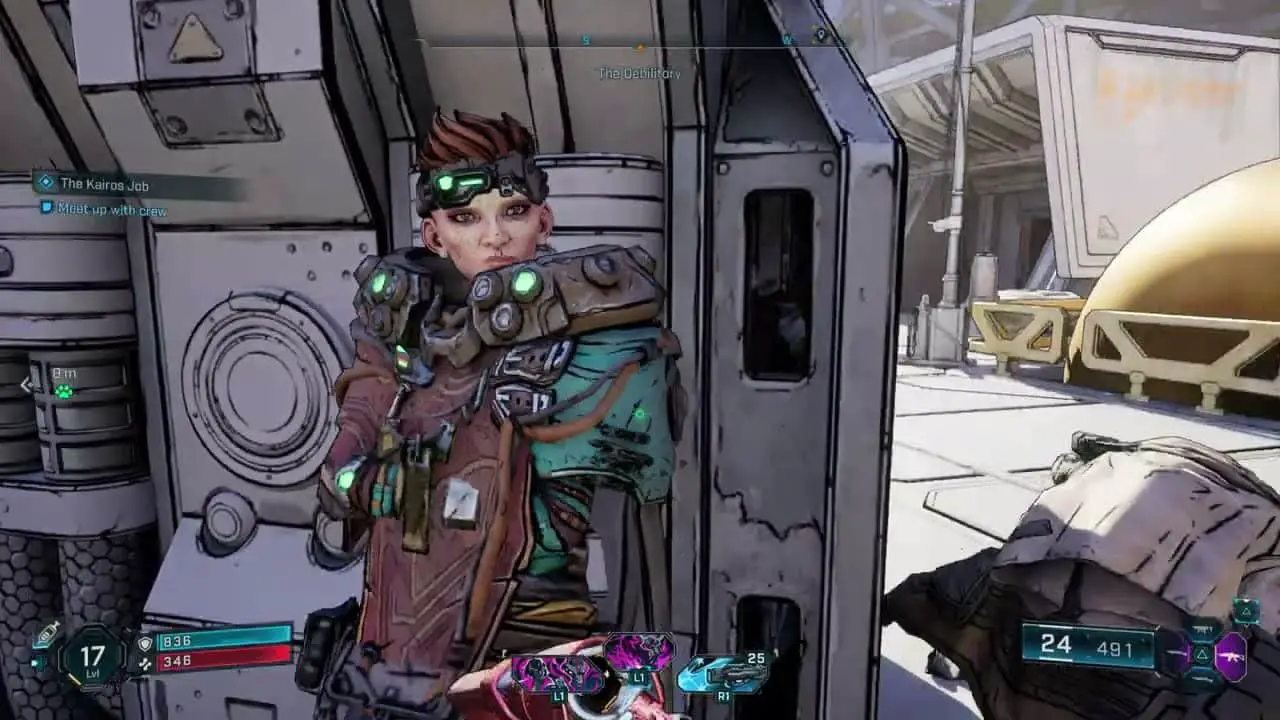
Task: Select the green paw waypoint marker
Action: tap(64, 391)
